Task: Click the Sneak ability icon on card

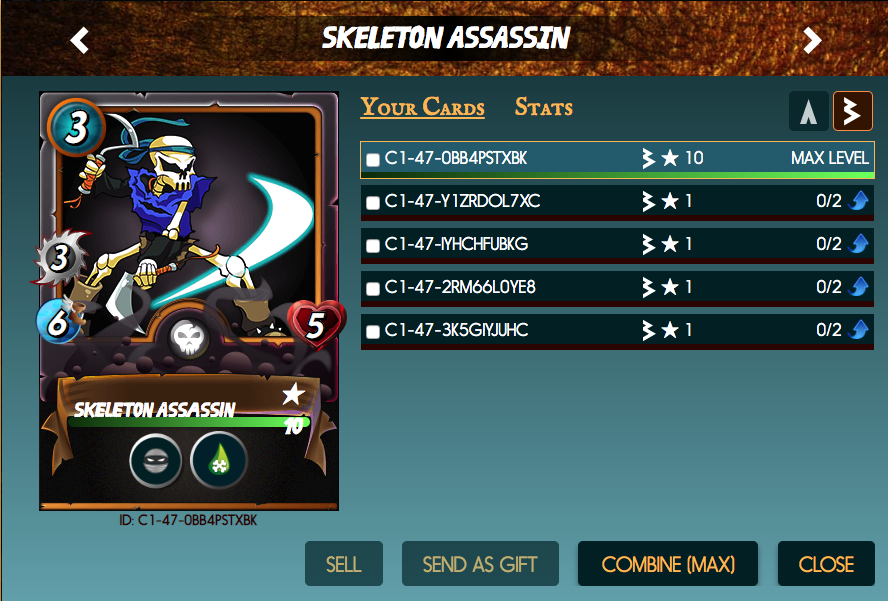Action: 156,461
